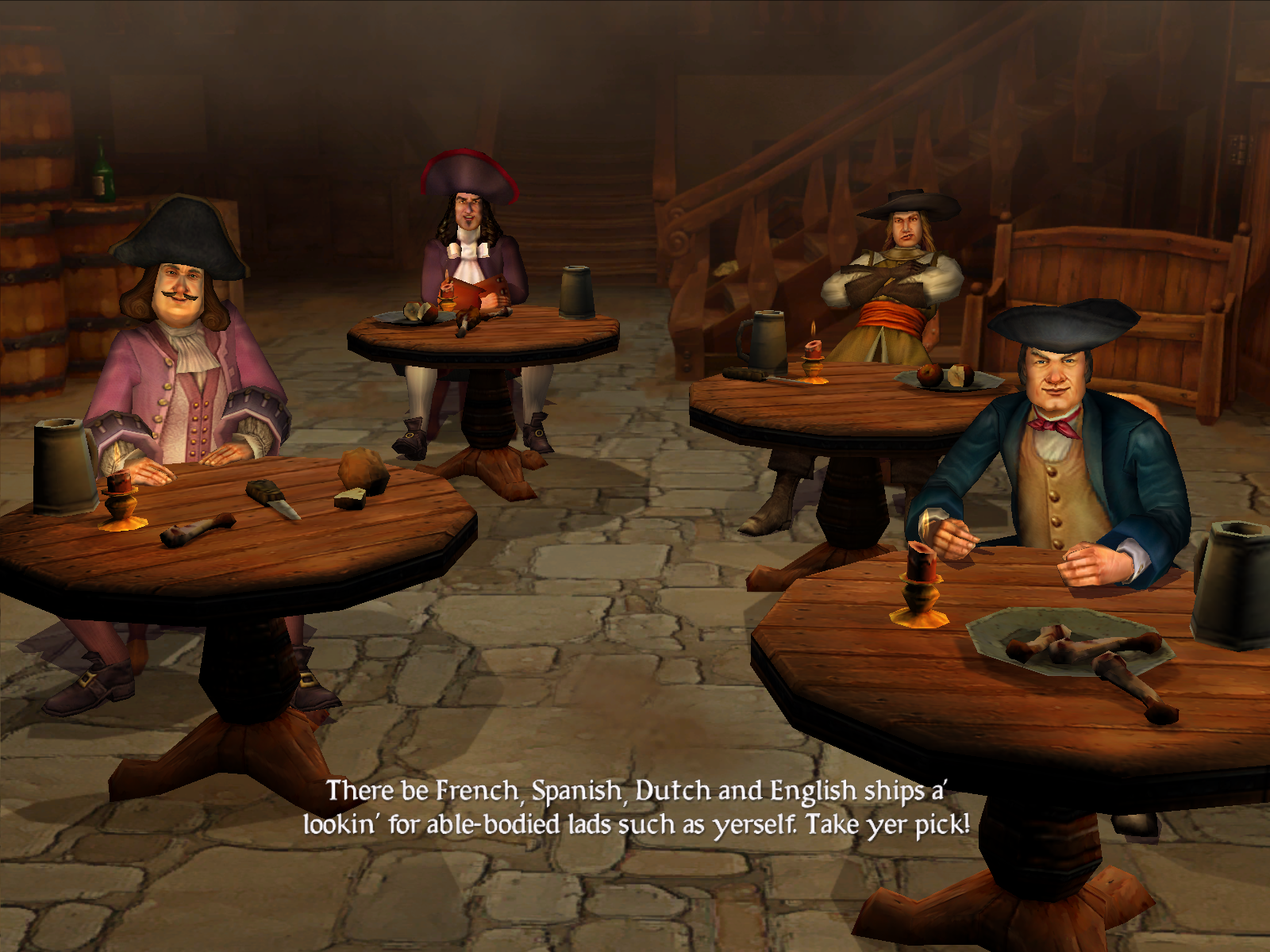Choose the mustached captain in the pink coat
Viewport: 1270px width, 952px height.
pos(181,349)
